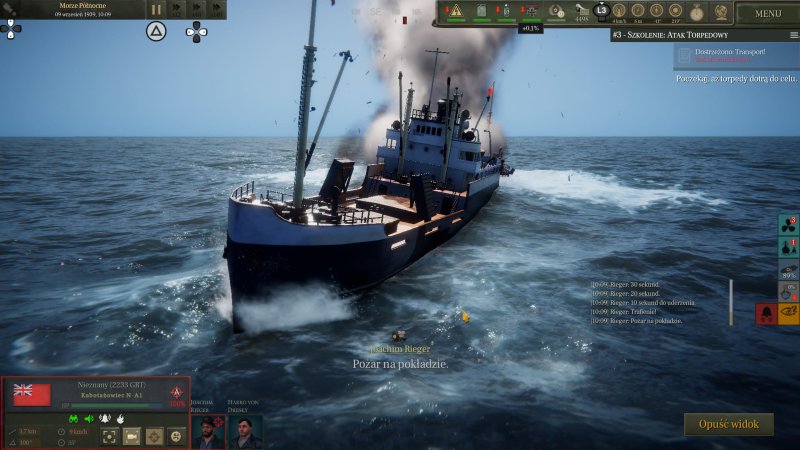Click the Opuść widok button
The width and height of the screenshot is (800, 450).
click(729, 424)
